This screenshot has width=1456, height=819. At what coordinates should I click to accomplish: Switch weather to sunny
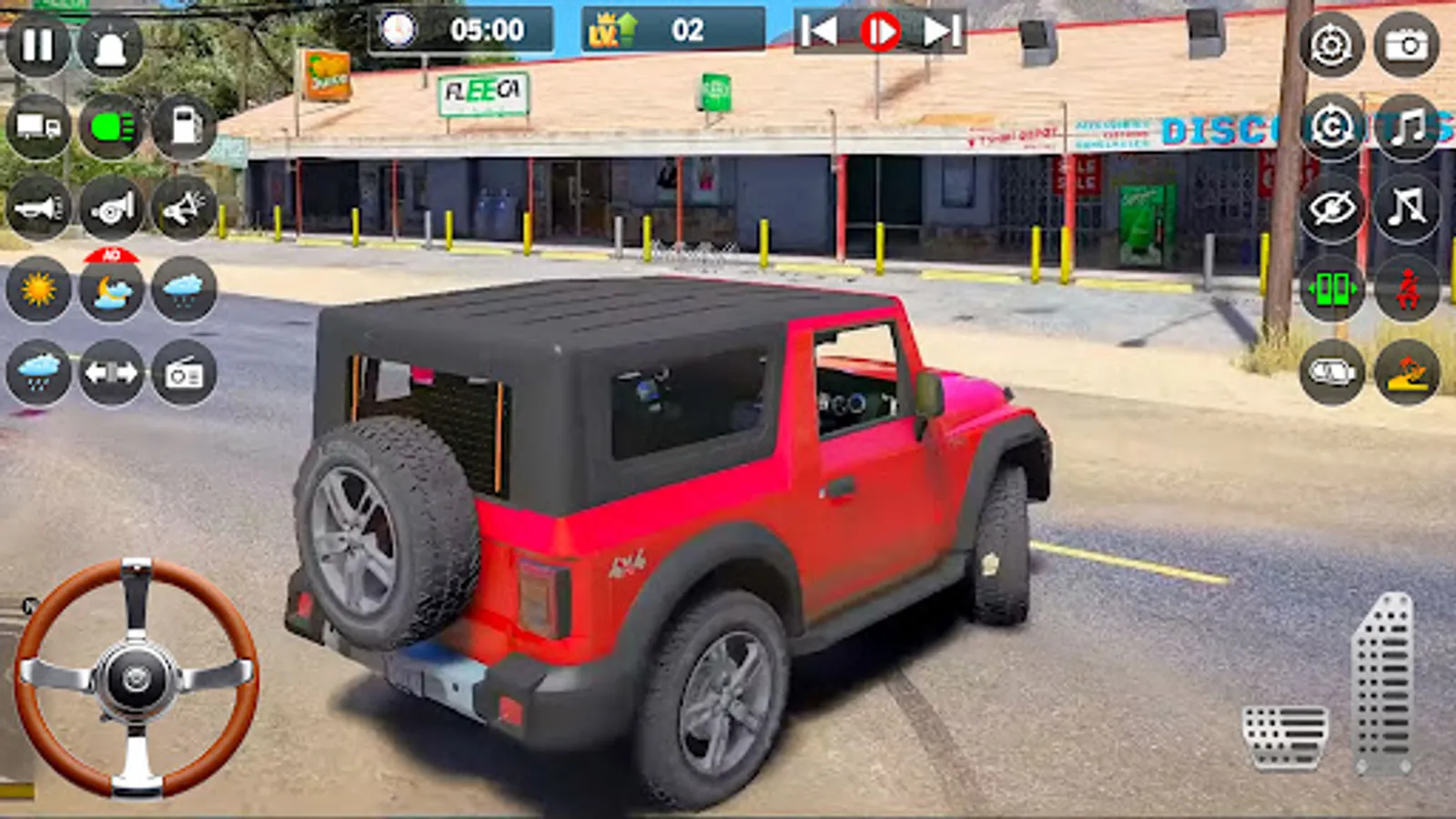pos(36,291)
